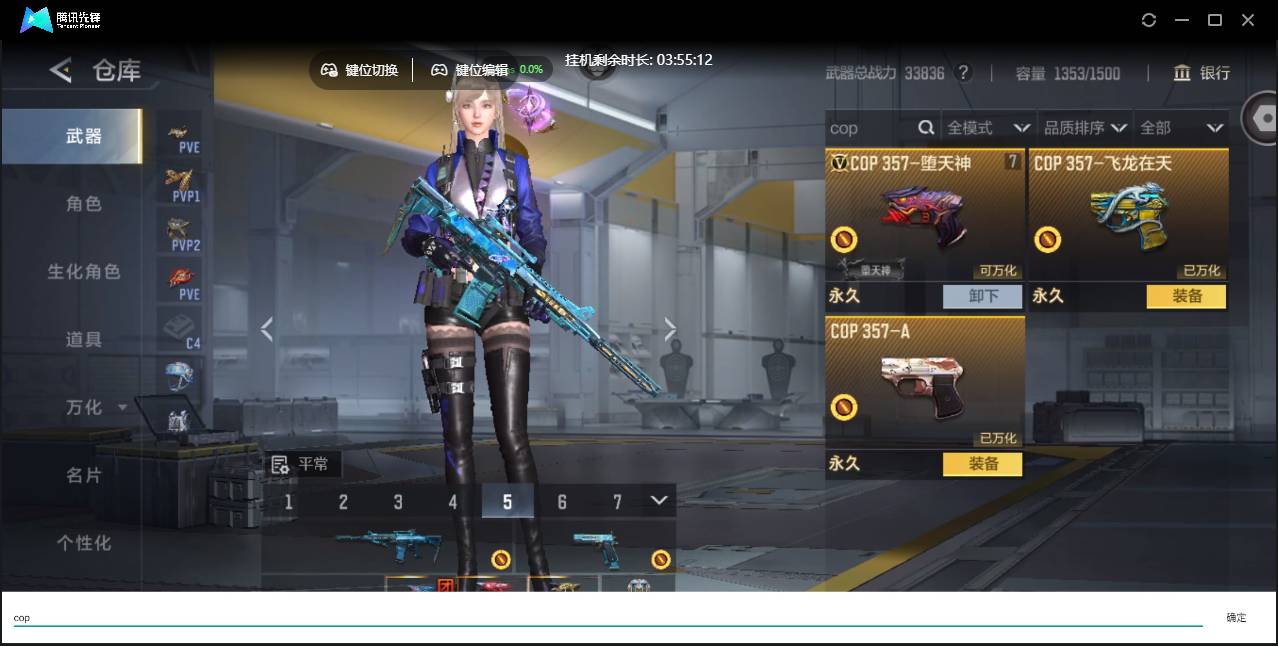Equip the COP 357-A pistol
Viewport: 1278px width, 646px height.
coord(982,464)
